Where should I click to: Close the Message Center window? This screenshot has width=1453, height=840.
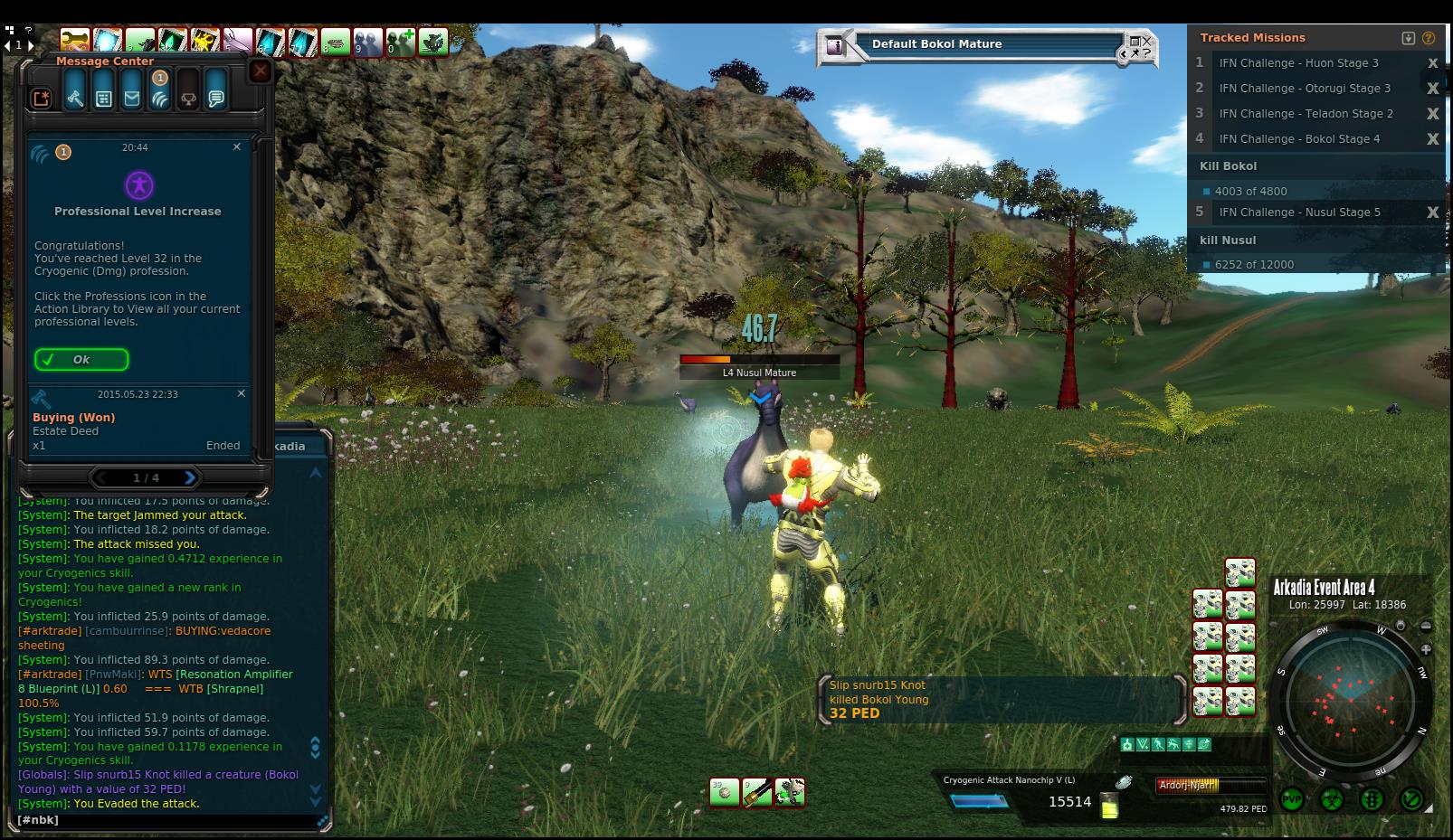261,71
